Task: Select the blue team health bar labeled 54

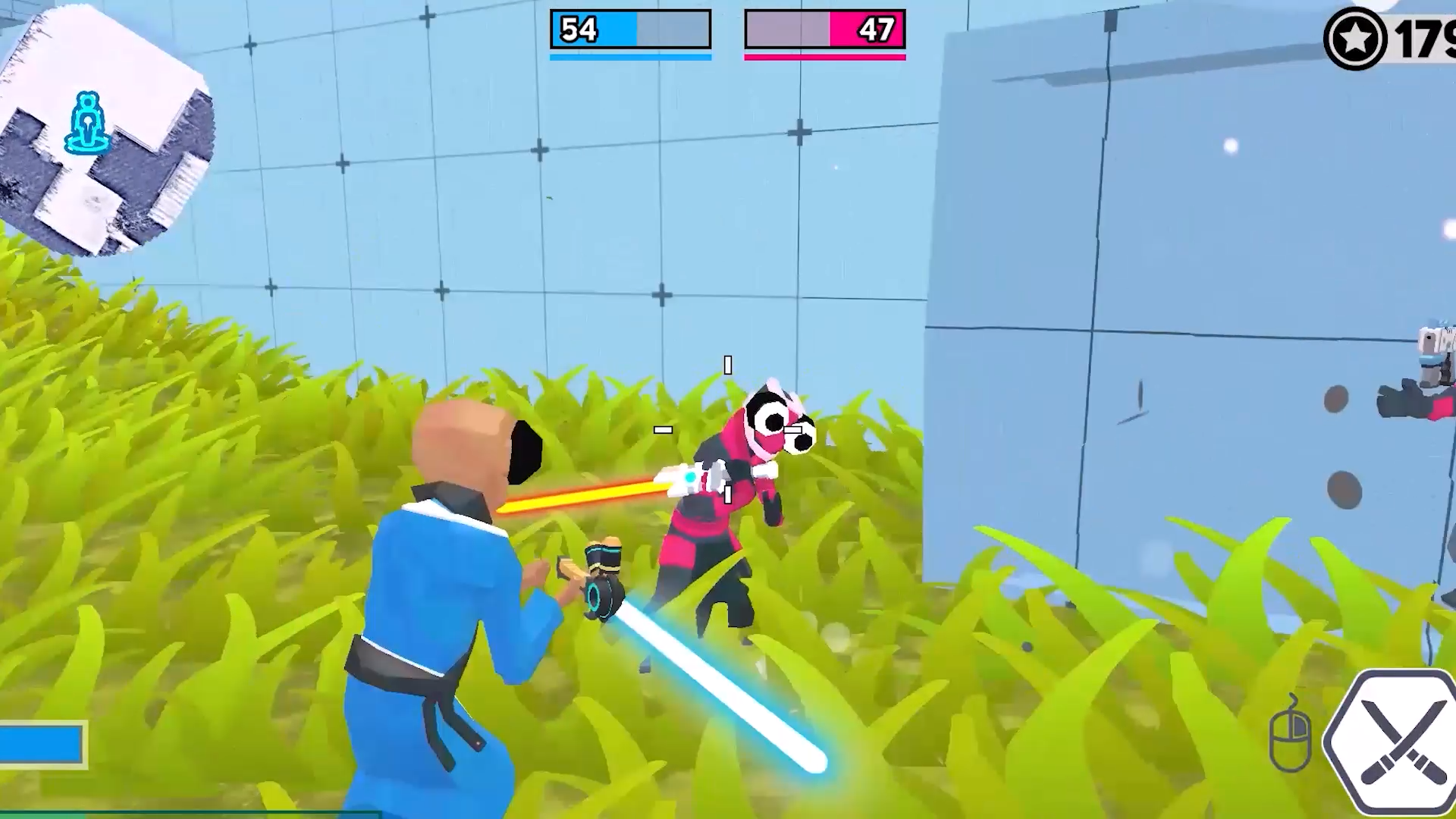Action: click(x=629, y=29)
